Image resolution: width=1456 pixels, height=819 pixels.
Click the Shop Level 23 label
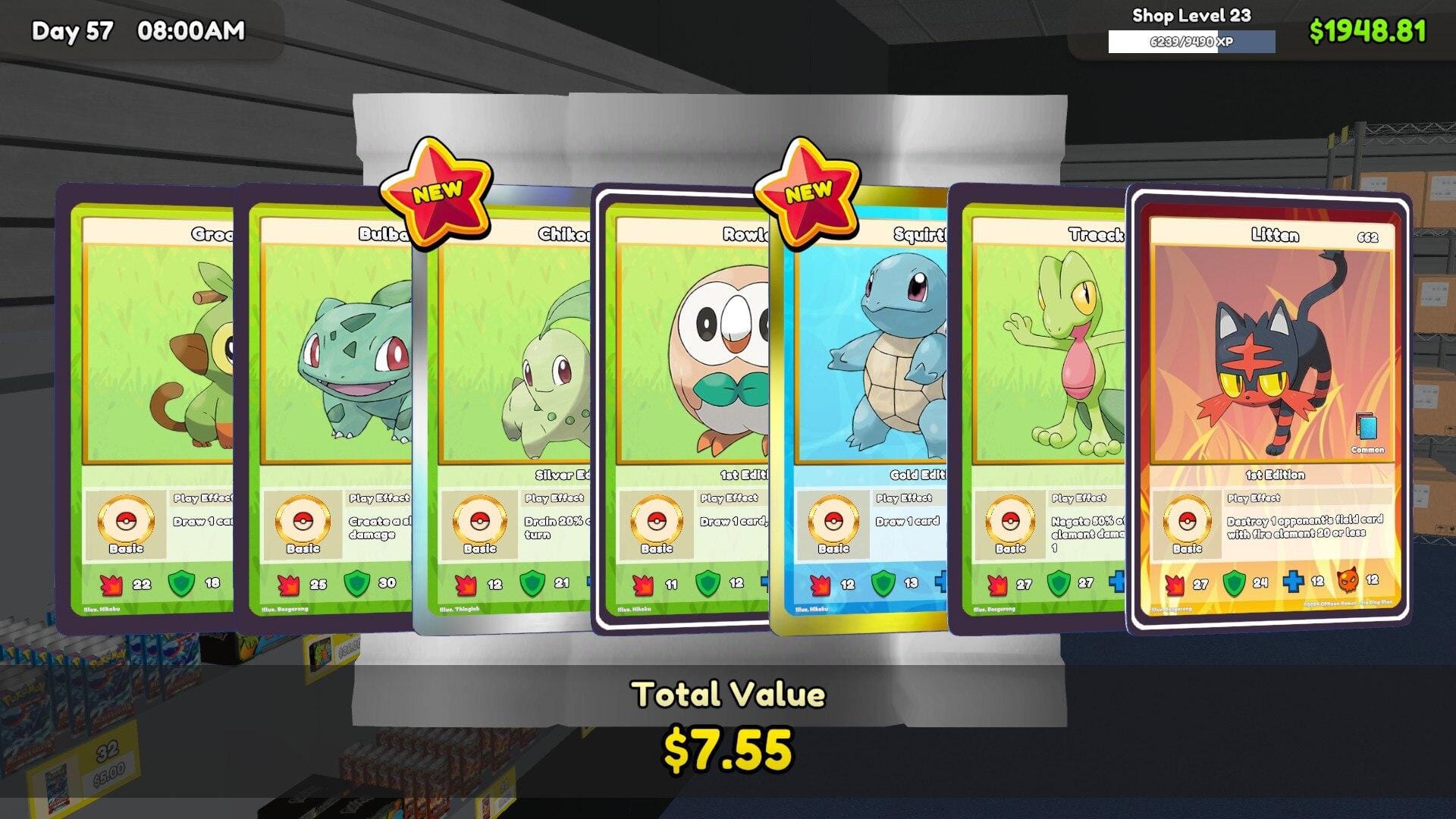point(1191,14)
